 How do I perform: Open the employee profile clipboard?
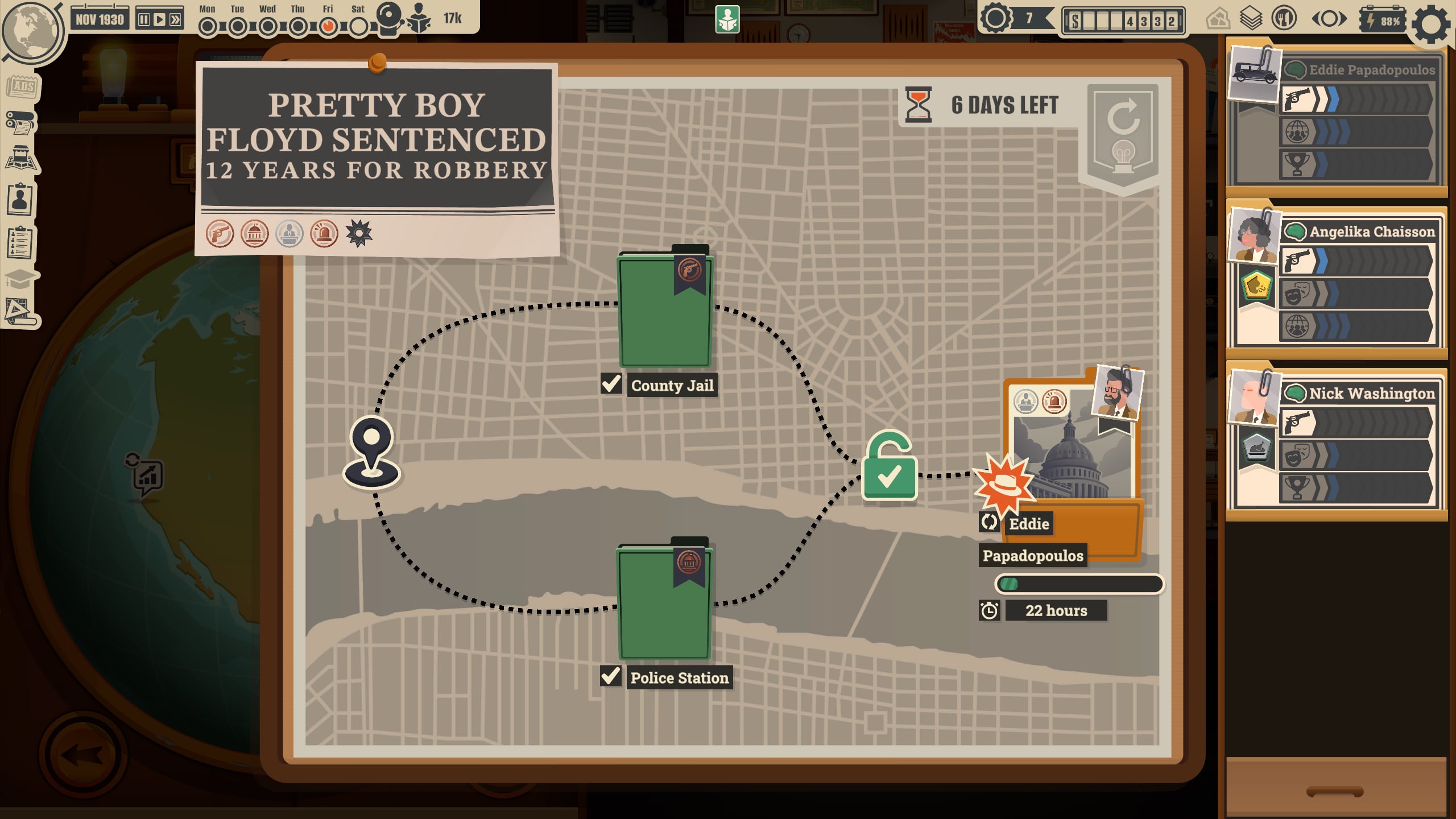tap(20, 199)
